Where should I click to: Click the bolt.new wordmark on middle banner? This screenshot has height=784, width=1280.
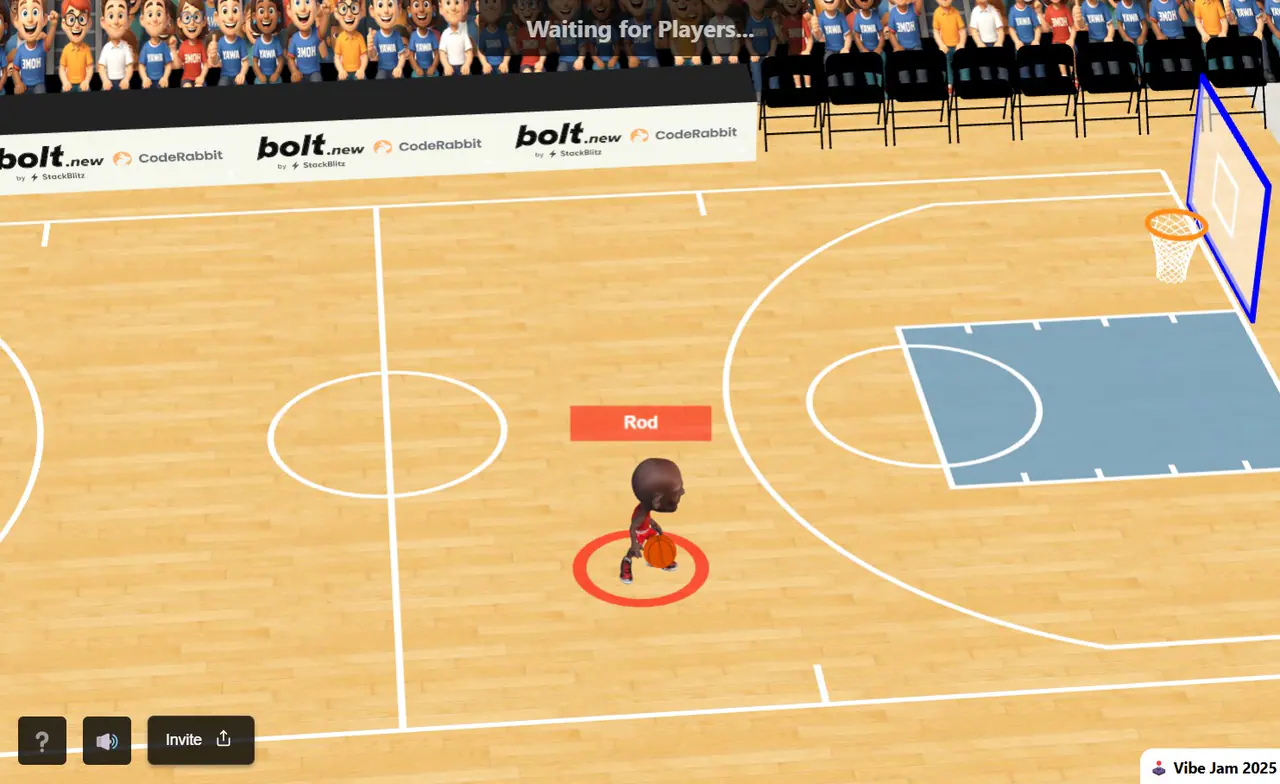coord(310,144)
